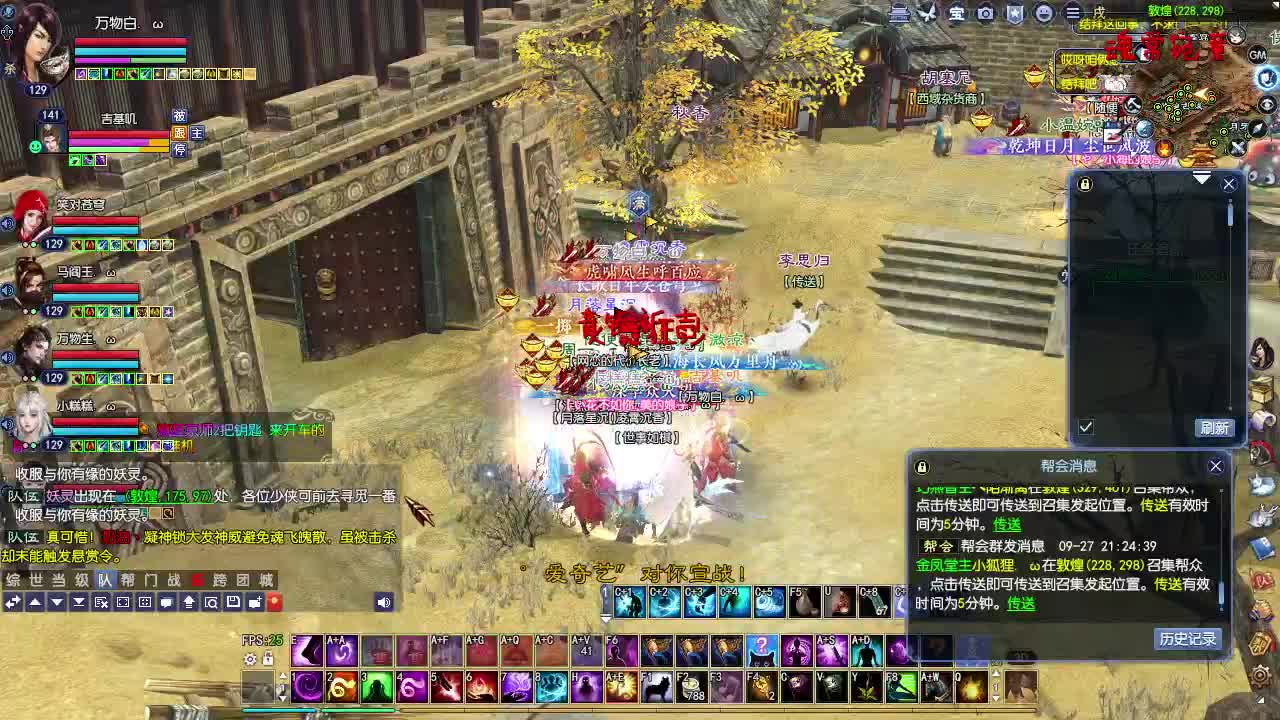1280x720 pixels.
Task: Select the wolf pet skill on F1
Action: [657, 688]
